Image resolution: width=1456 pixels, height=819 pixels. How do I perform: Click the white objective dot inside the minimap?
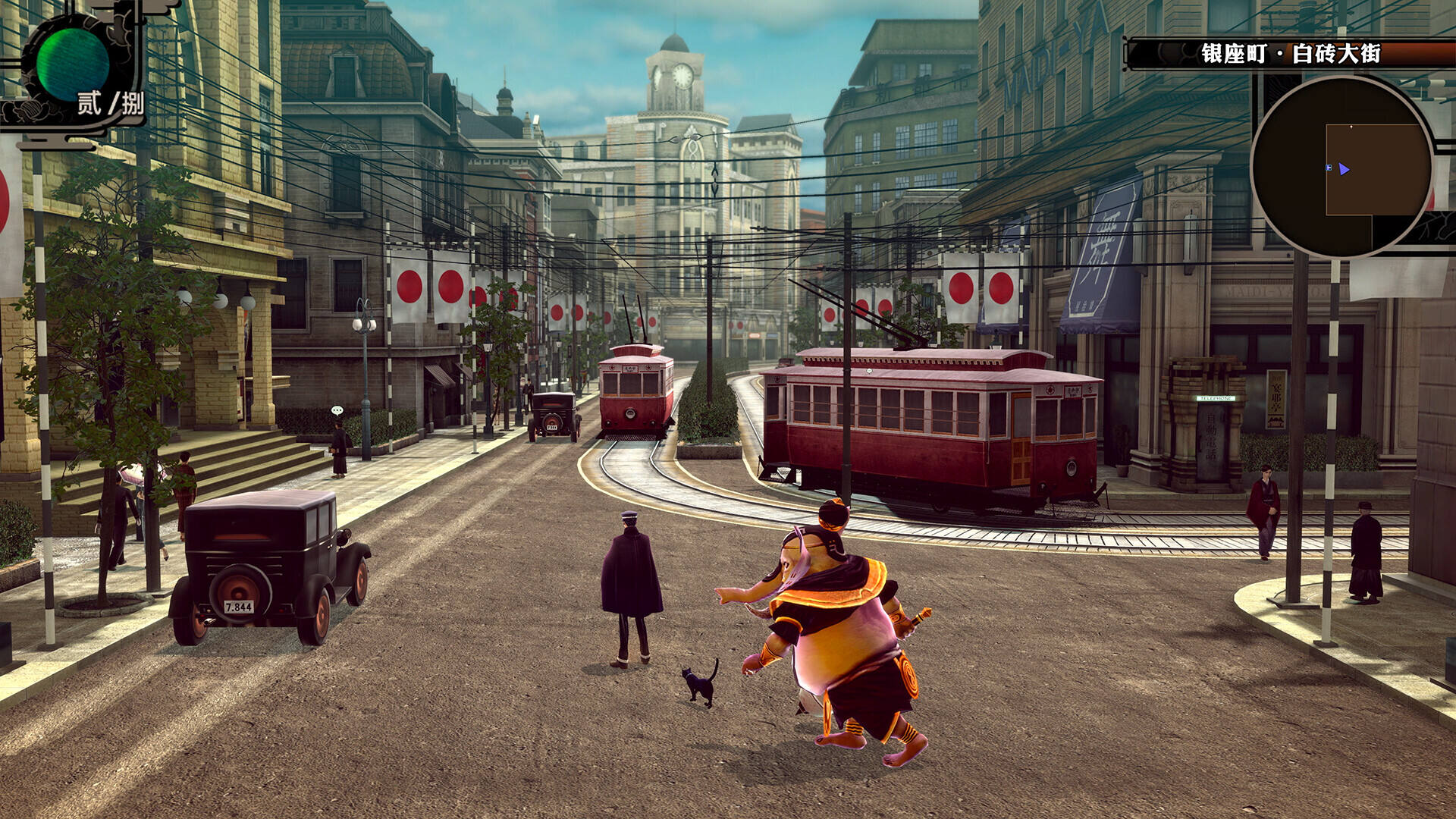click(x=1351, y=126)
